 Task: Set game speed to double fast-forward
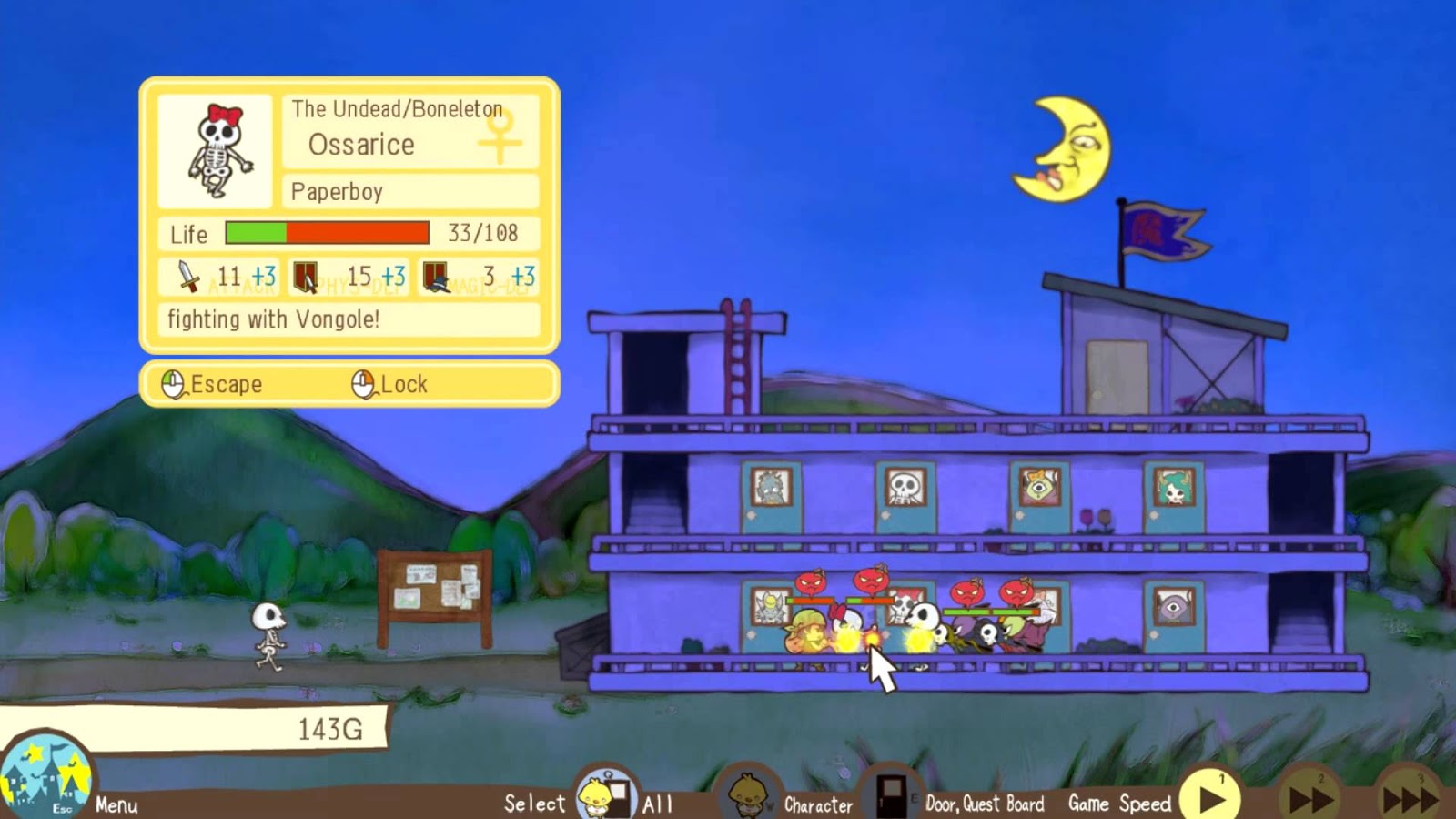[x=1311, y=797]
